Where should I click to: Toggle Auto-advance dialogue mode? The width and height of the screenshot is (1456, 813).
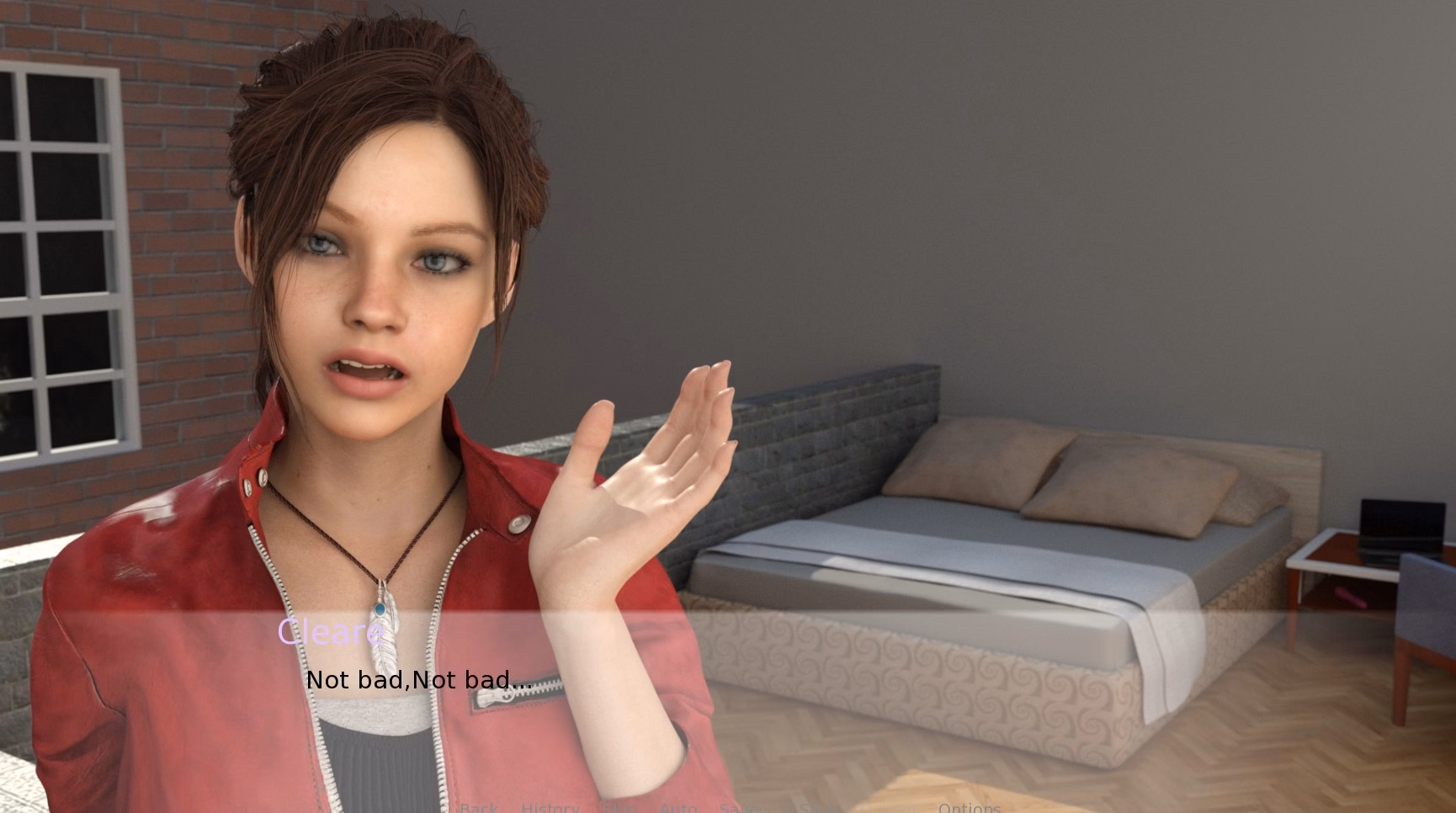(679, 808)
